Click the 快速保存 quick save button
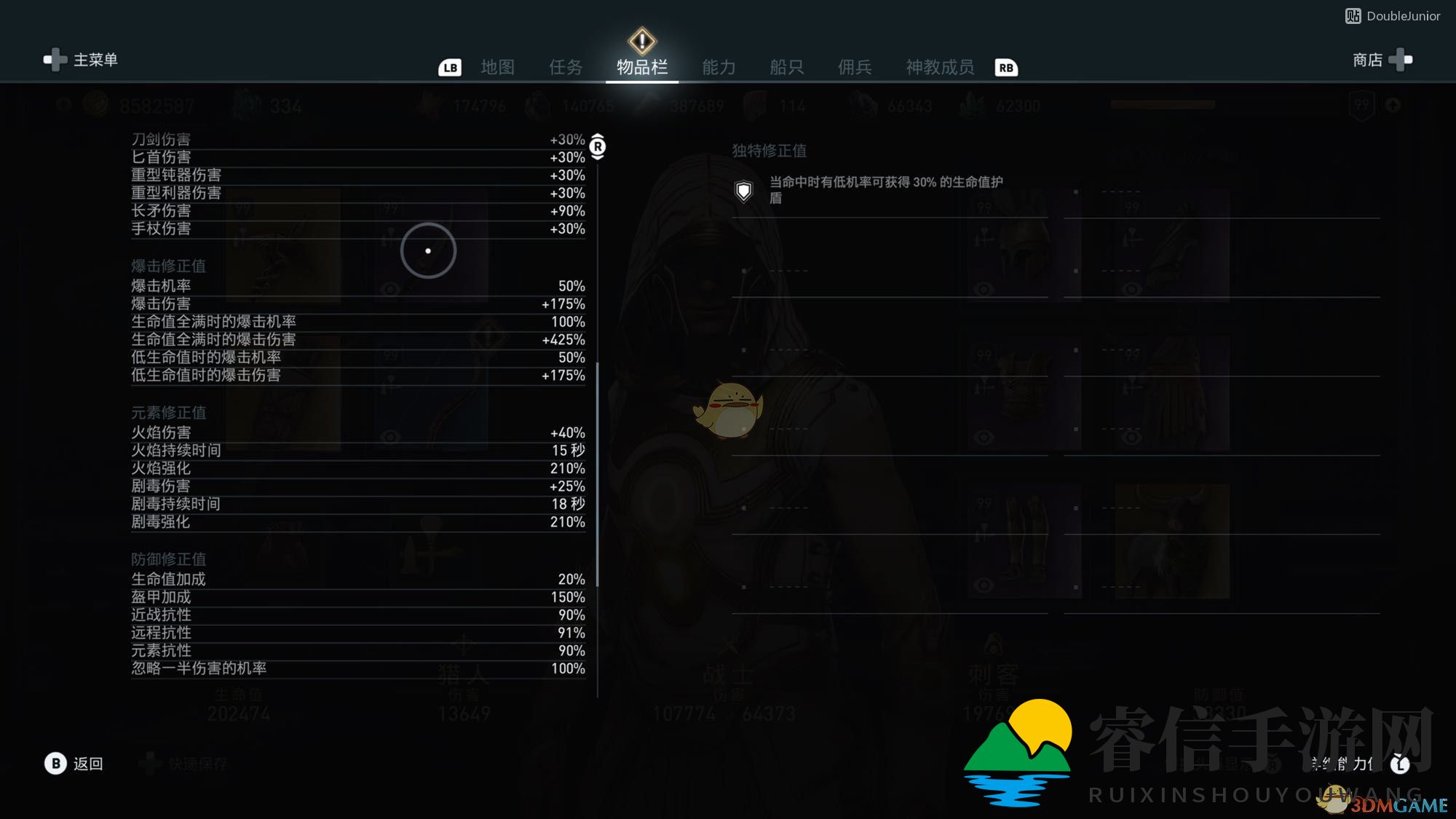Screen dimensions: 1456x819 191,764
